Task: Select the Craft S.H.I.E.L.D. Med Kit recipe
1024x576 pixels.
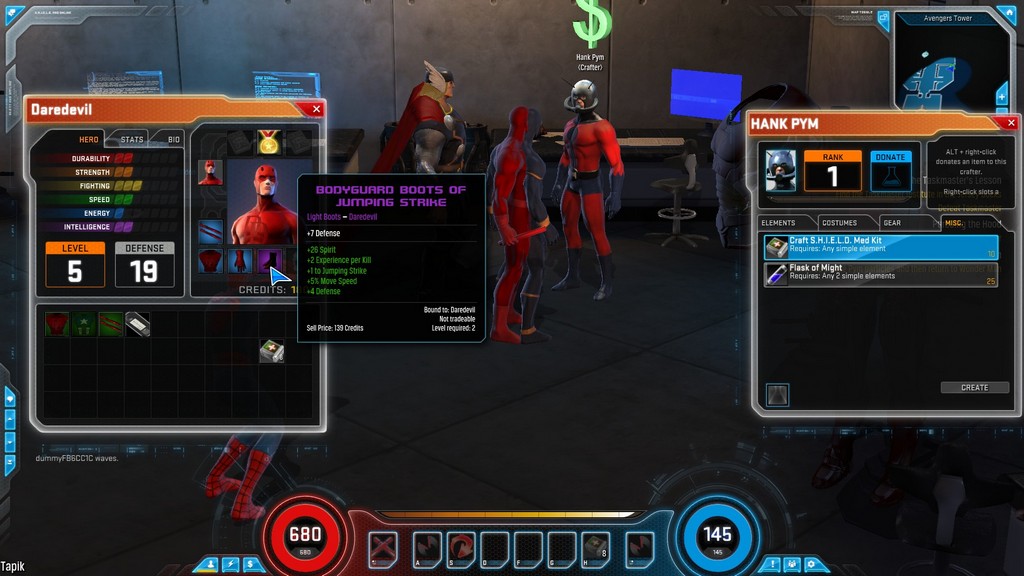Action: pyautogui.click(x=880, y=247)
